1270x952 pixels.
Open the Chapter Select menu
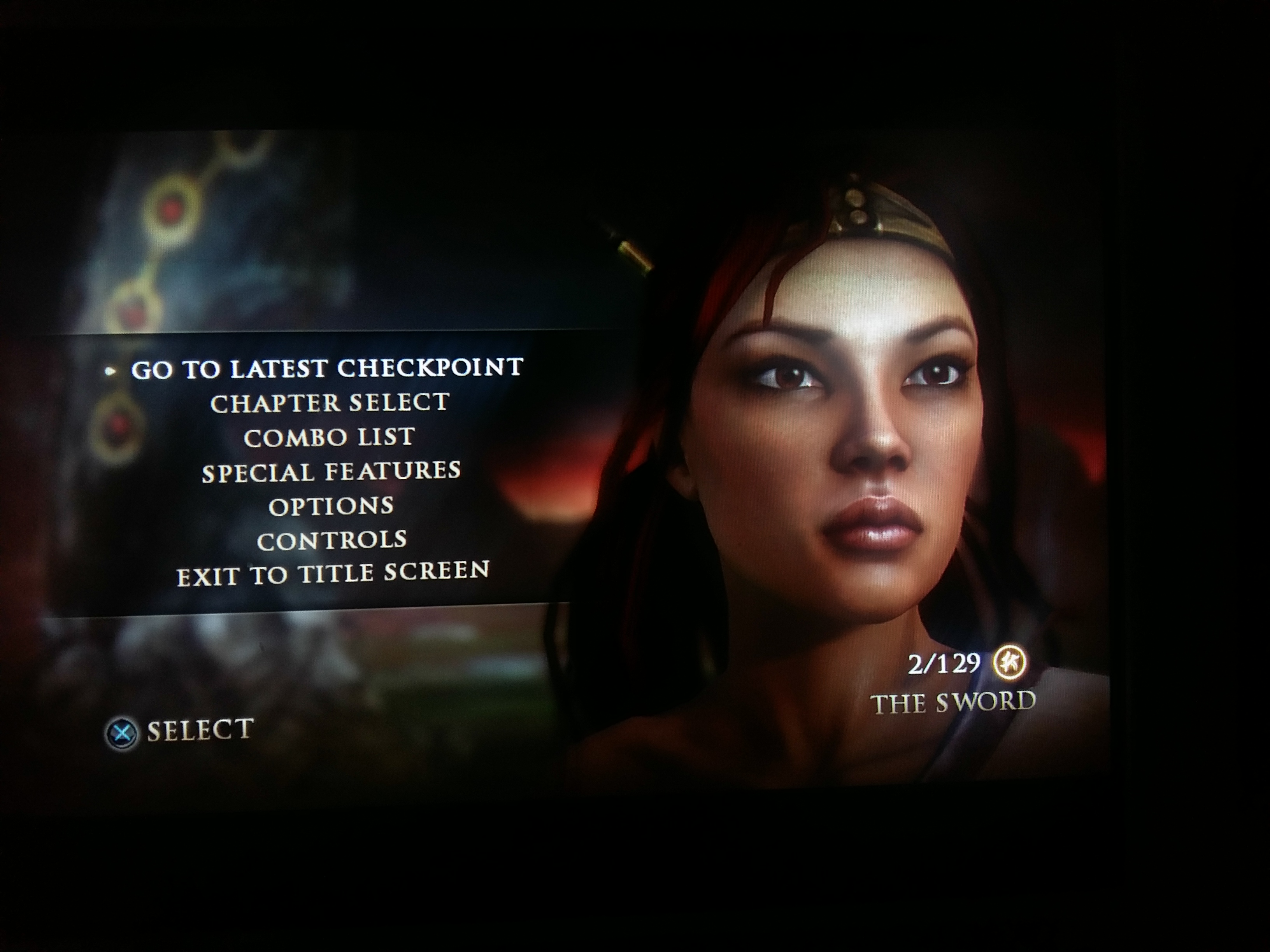coord(330,403)
